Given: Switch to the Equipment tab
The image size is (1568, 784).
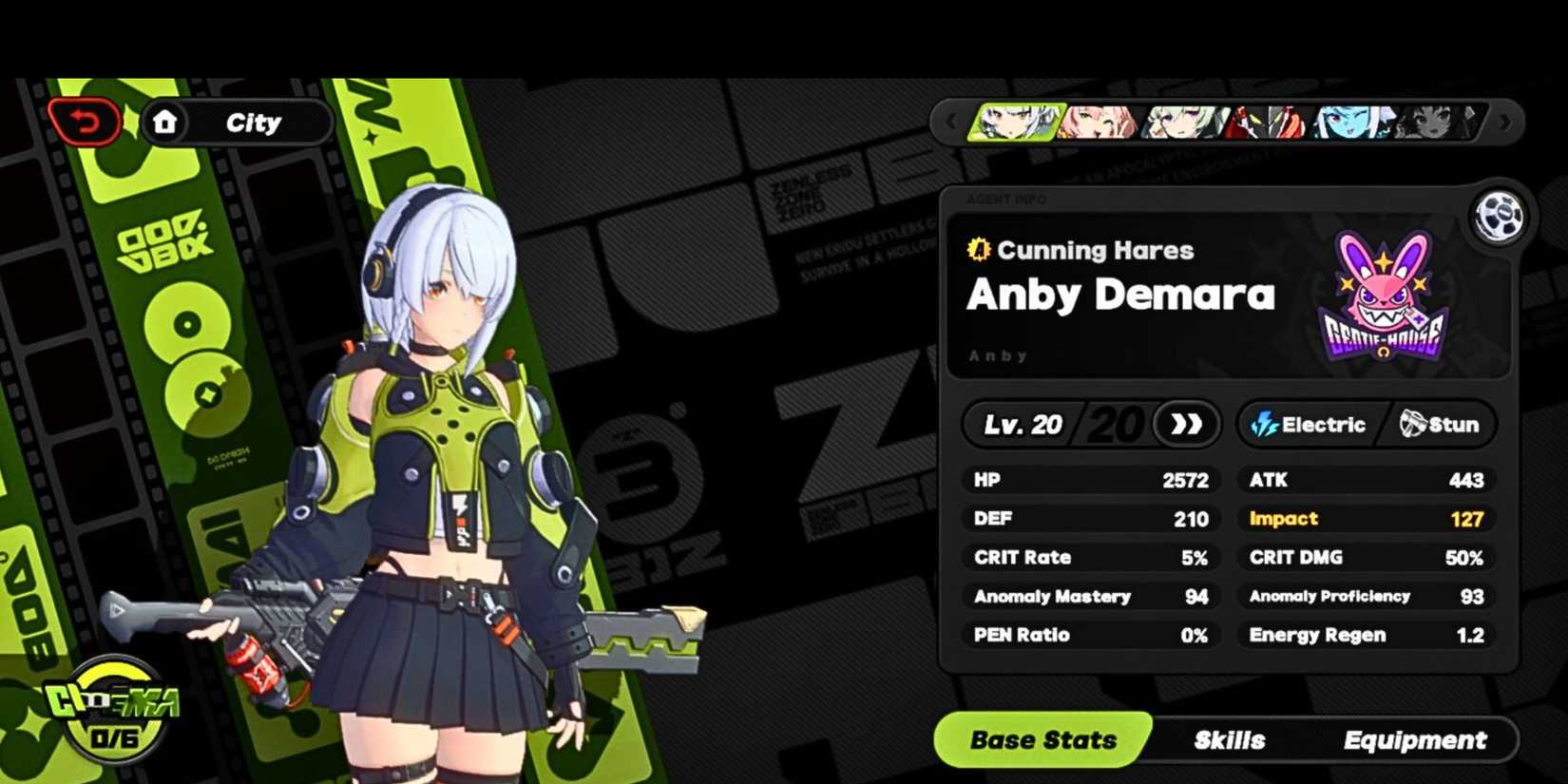Looking at the screenshot, I should (x=1416, y=739).
